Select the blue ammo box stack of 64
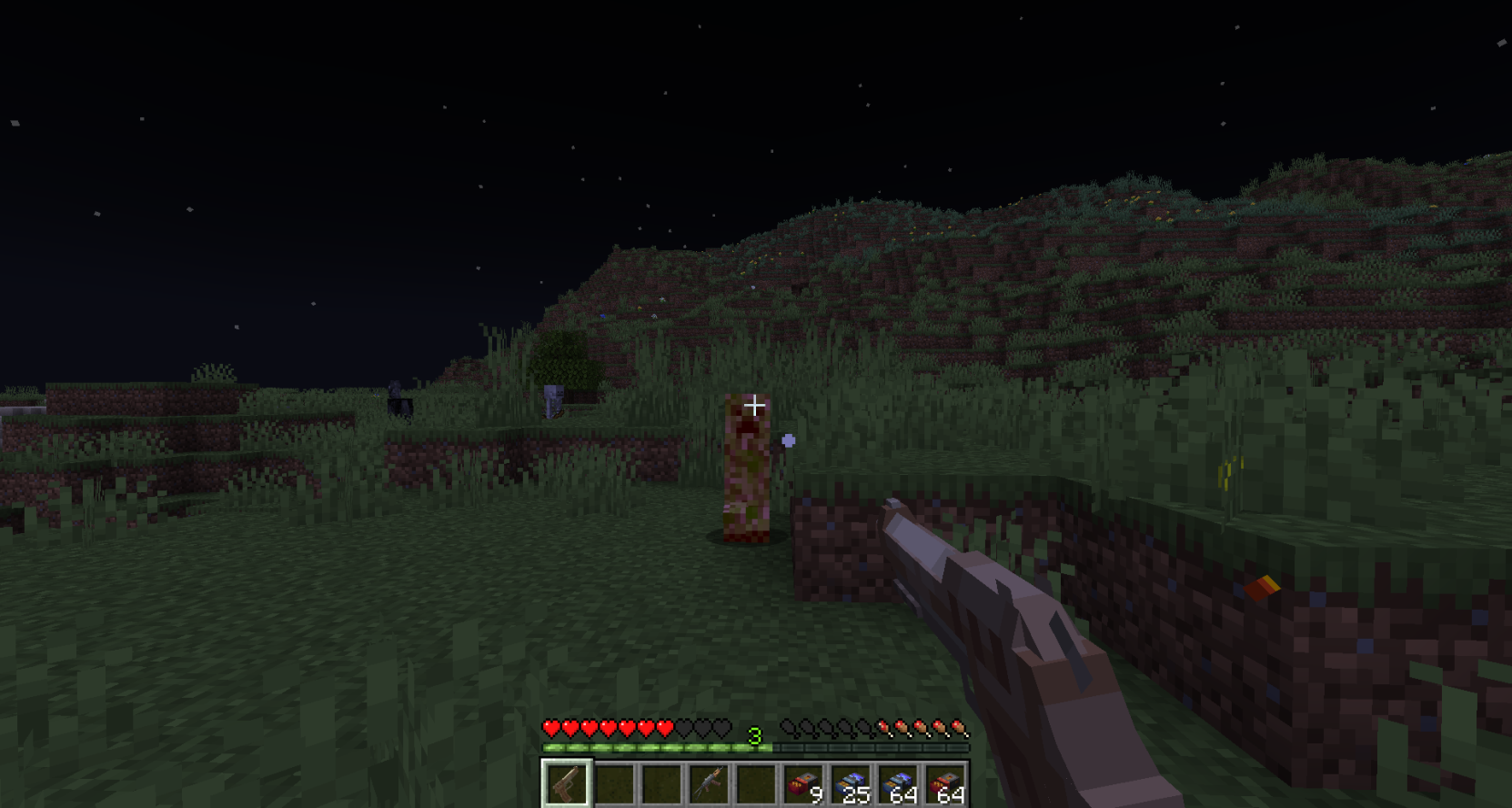1512x808 pixels. click(901, 783)
